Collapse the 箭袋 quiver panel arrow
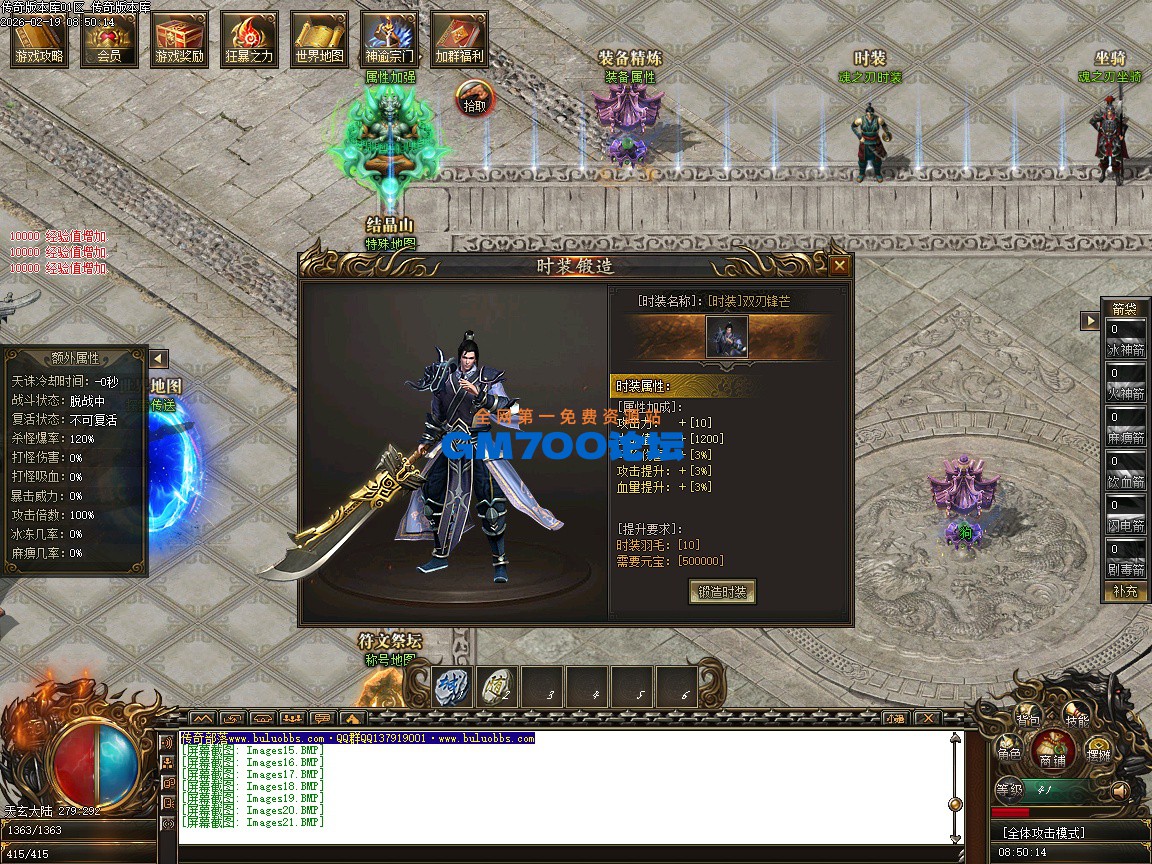Viewport: 1152px width, 864px height. pyautogui.click(x=1089, y=321)
